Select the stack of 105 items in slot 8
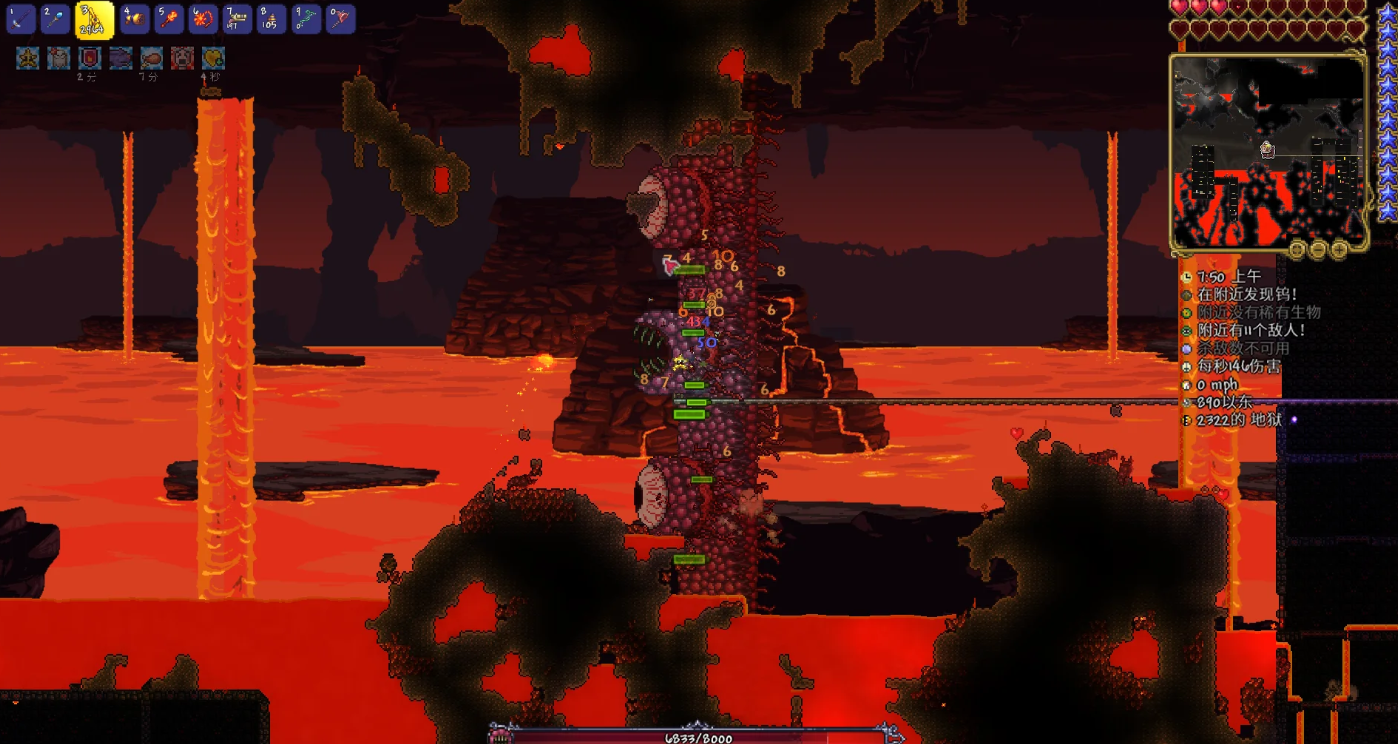 point(272,18)
